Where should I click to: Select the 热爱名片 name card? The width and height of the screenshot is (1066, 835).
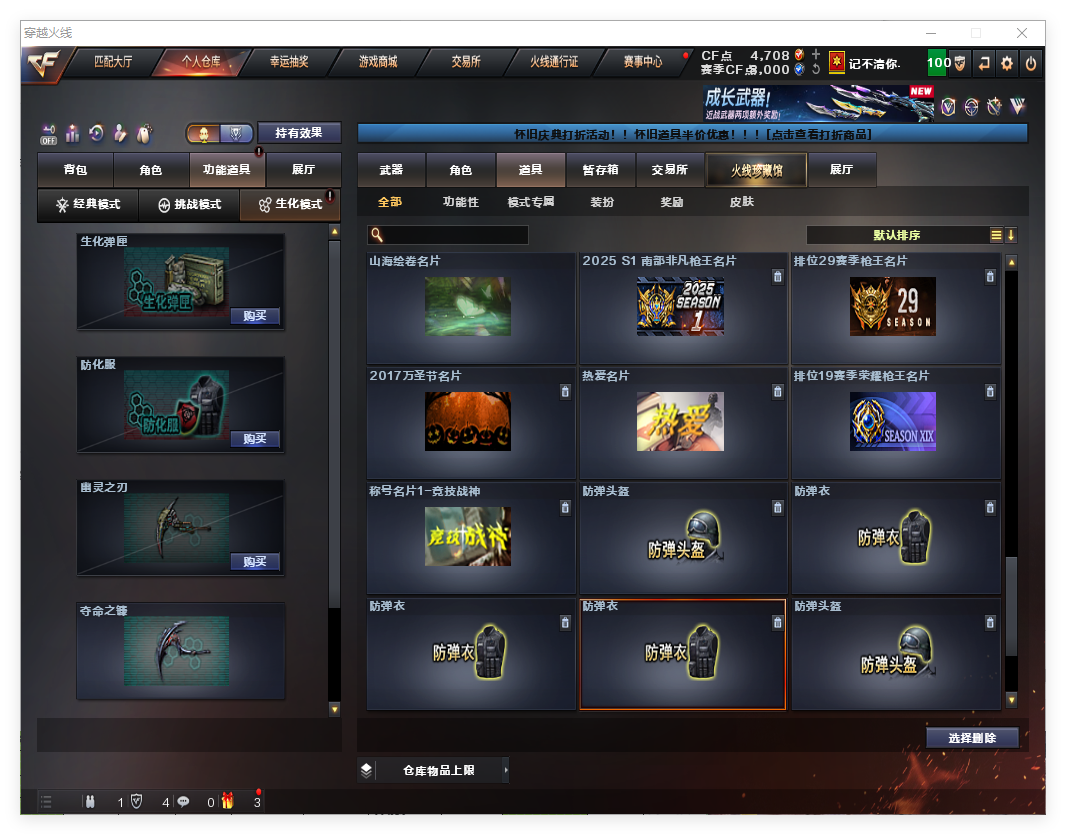click(x=680, y=422)
